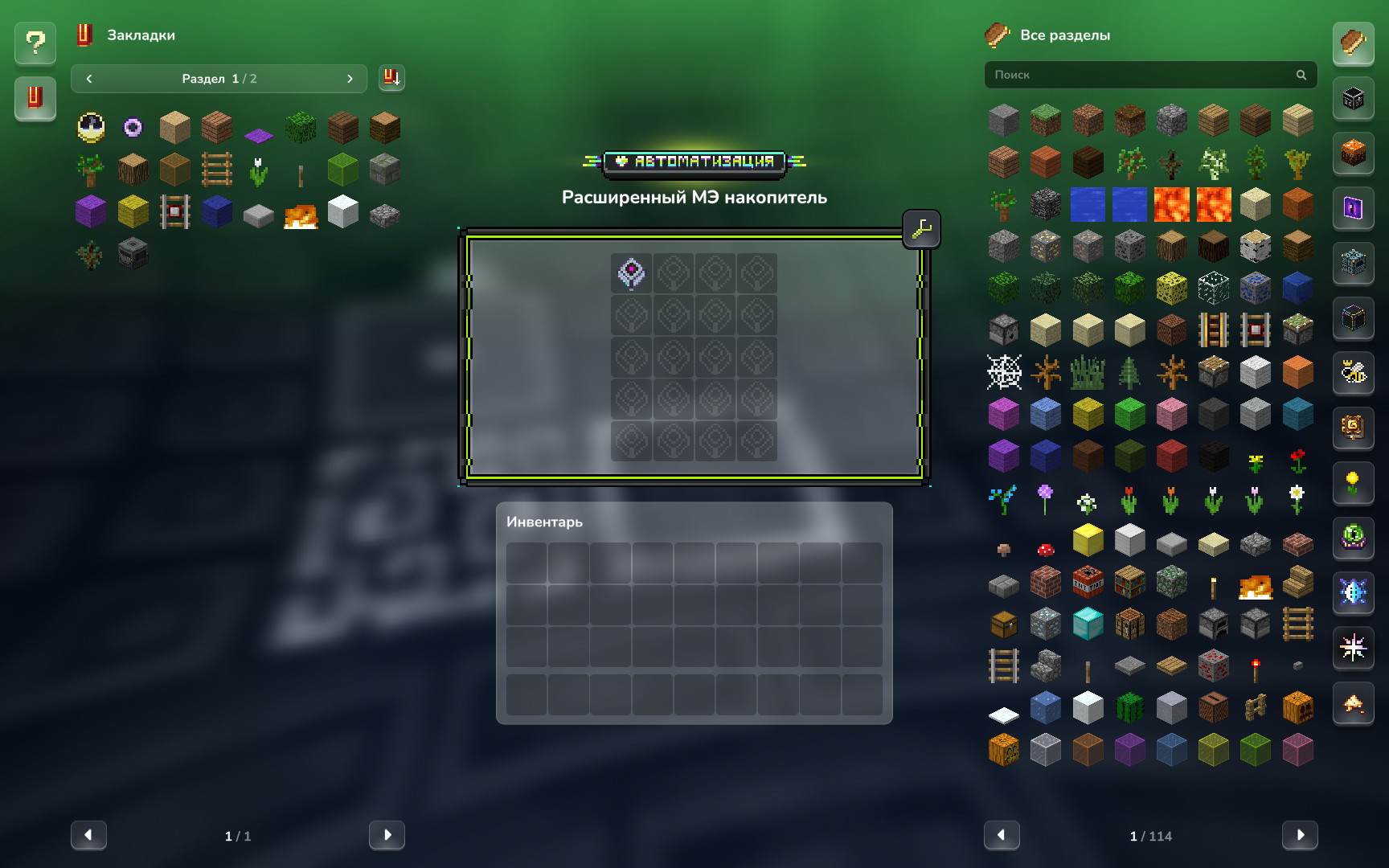Go to the previous page of all items

[1002, 835]
